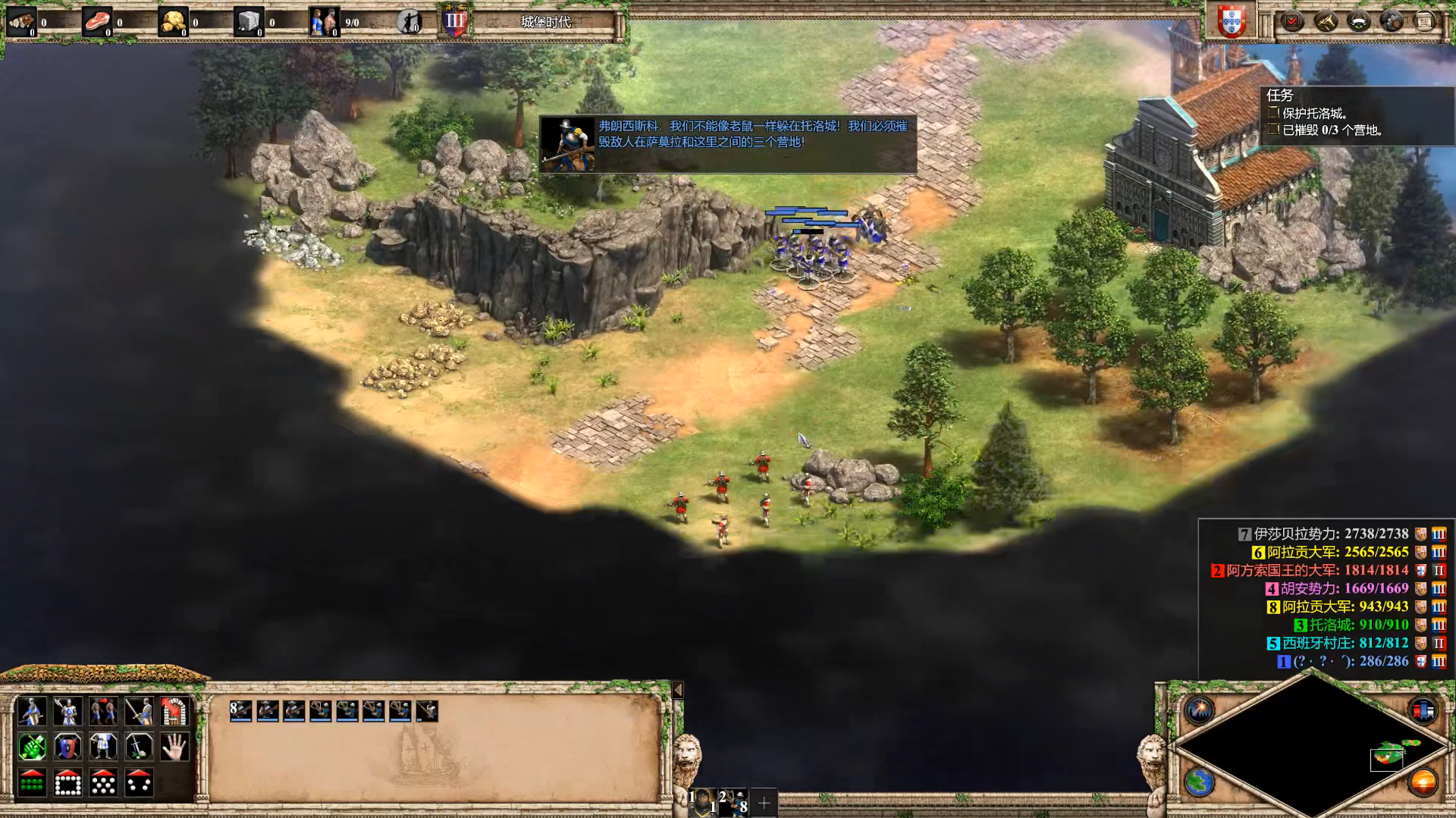1456x818 pixels.
Task: Toggle the minimap globe terrain mode
Action: (1200, 782)
